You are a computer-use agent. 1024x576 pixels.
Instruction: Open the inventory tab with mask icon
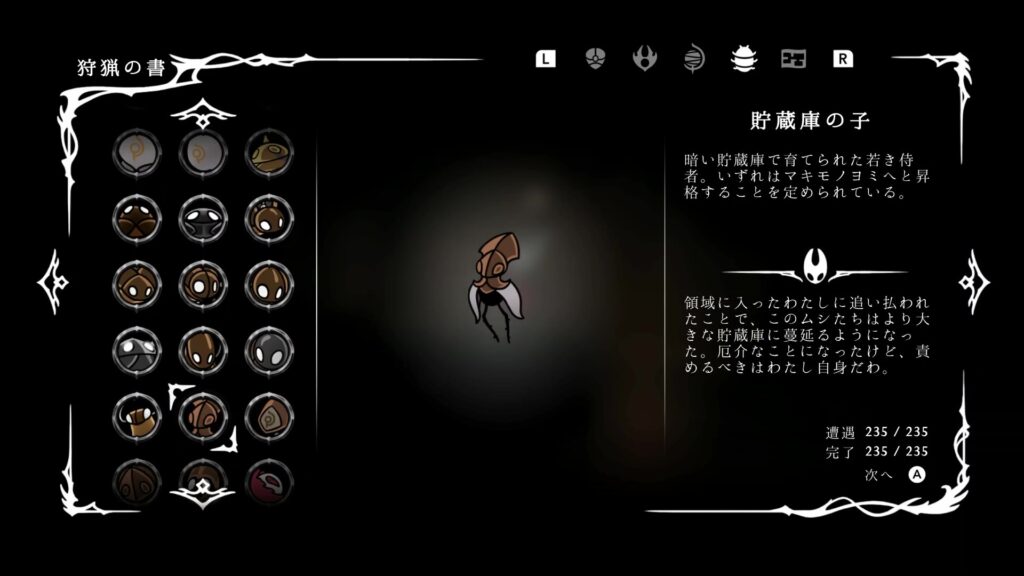(595, 58)
